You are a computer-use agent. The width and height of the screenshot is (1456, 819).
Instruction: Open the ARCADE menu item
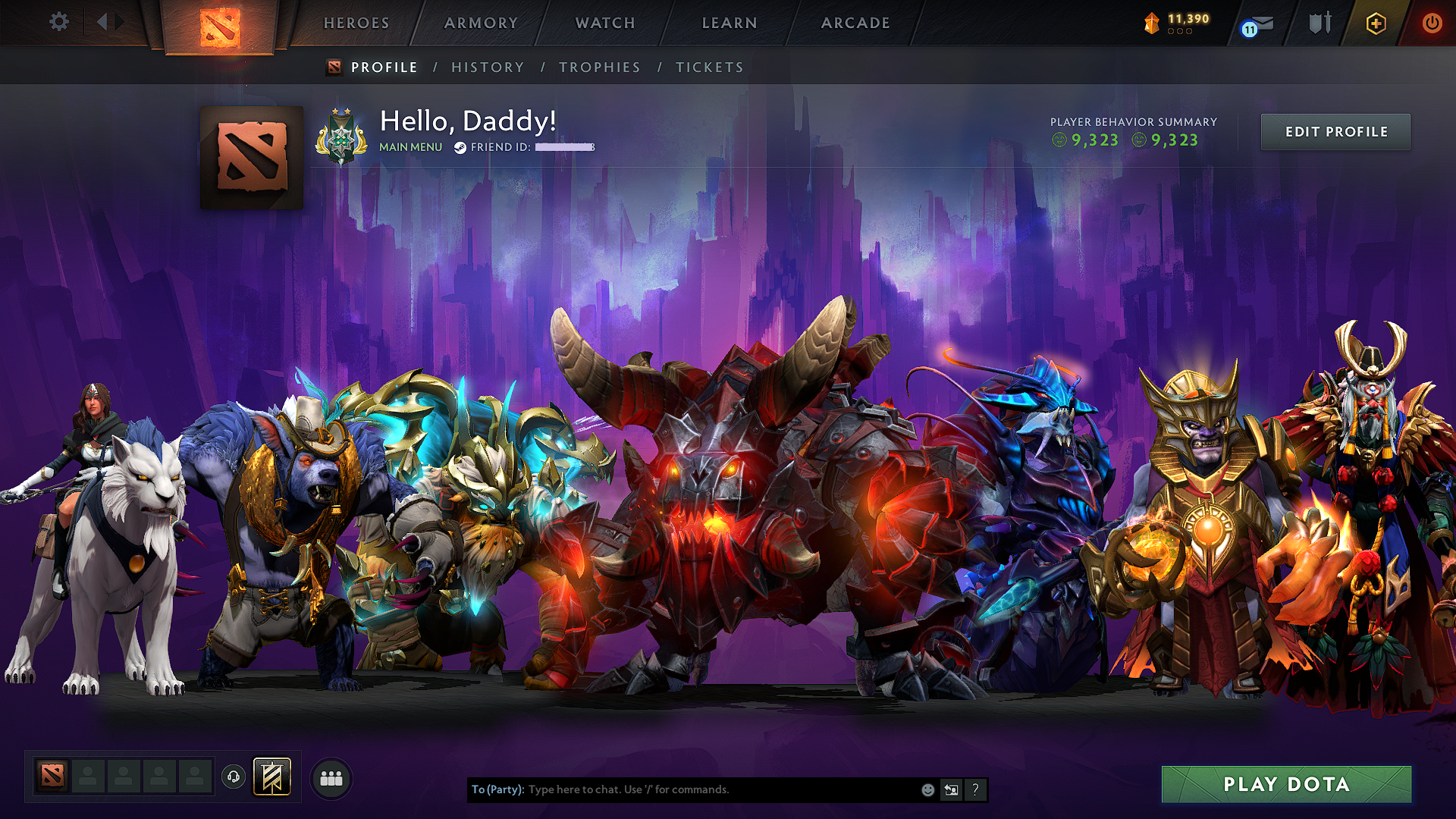pyautogui.click(x=855, y=23)
